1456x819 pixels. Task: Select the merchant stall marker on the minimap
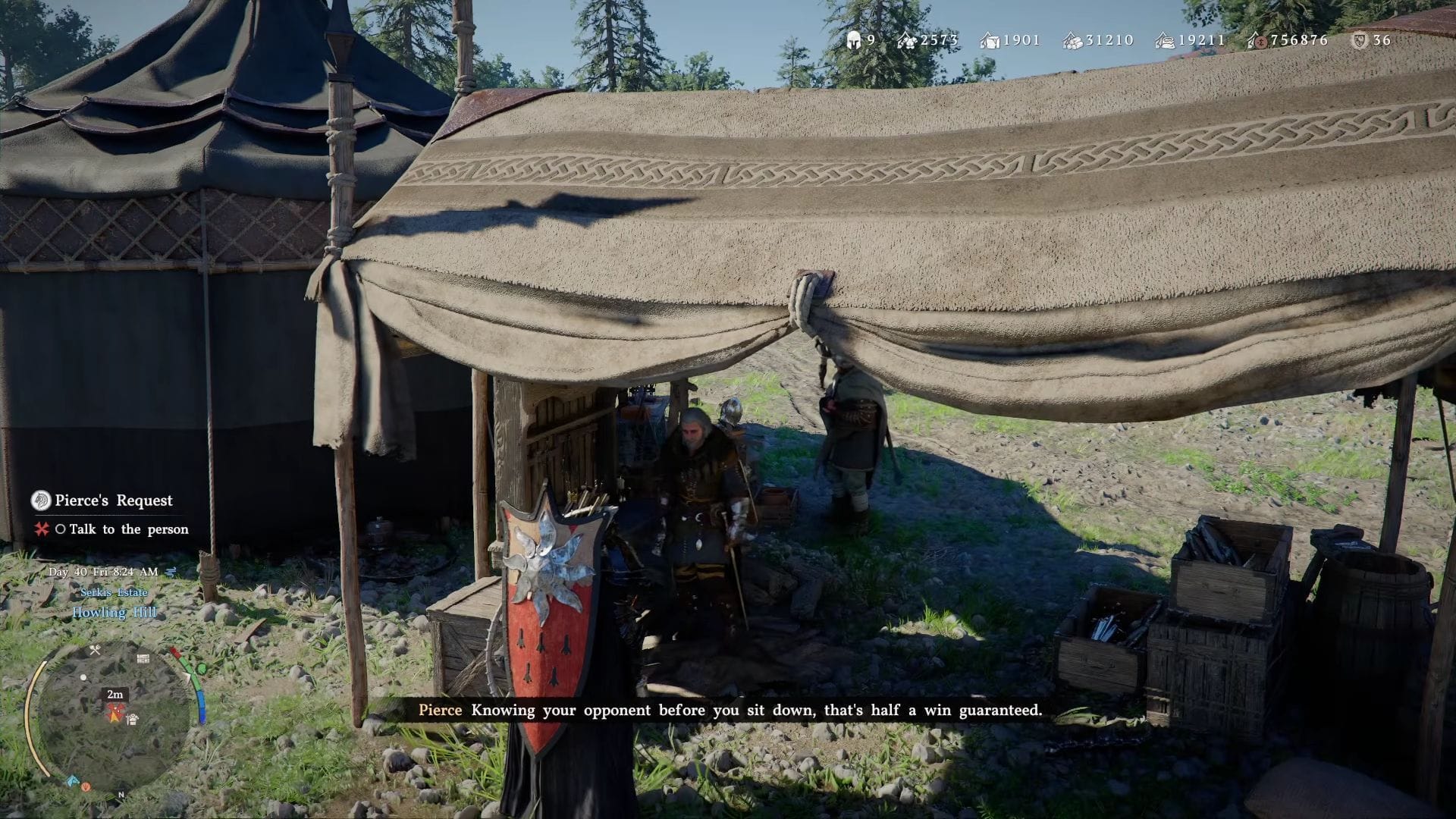click(x=133, y=718)
